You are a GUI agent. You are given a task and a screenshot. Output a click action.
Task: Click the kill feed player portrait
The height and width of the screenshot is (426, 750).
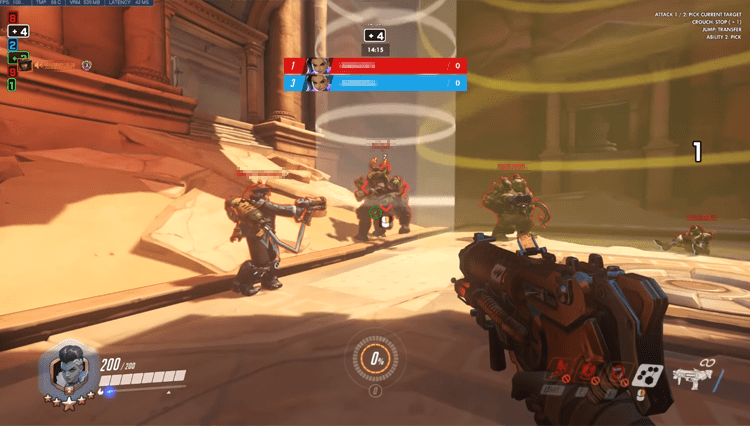coord(25,66)
